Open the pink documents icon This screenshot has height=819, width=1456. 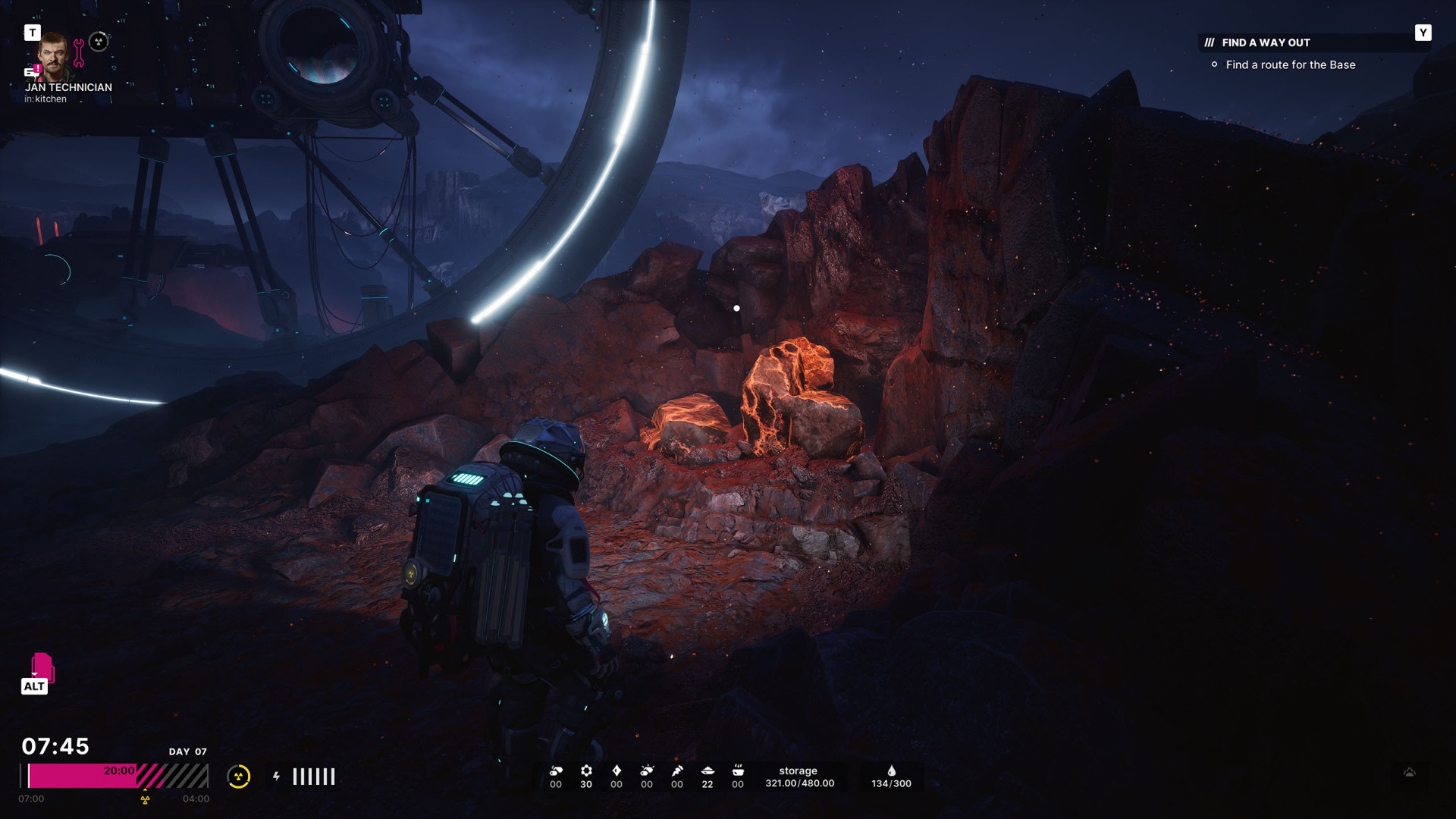tap(42, 667)
